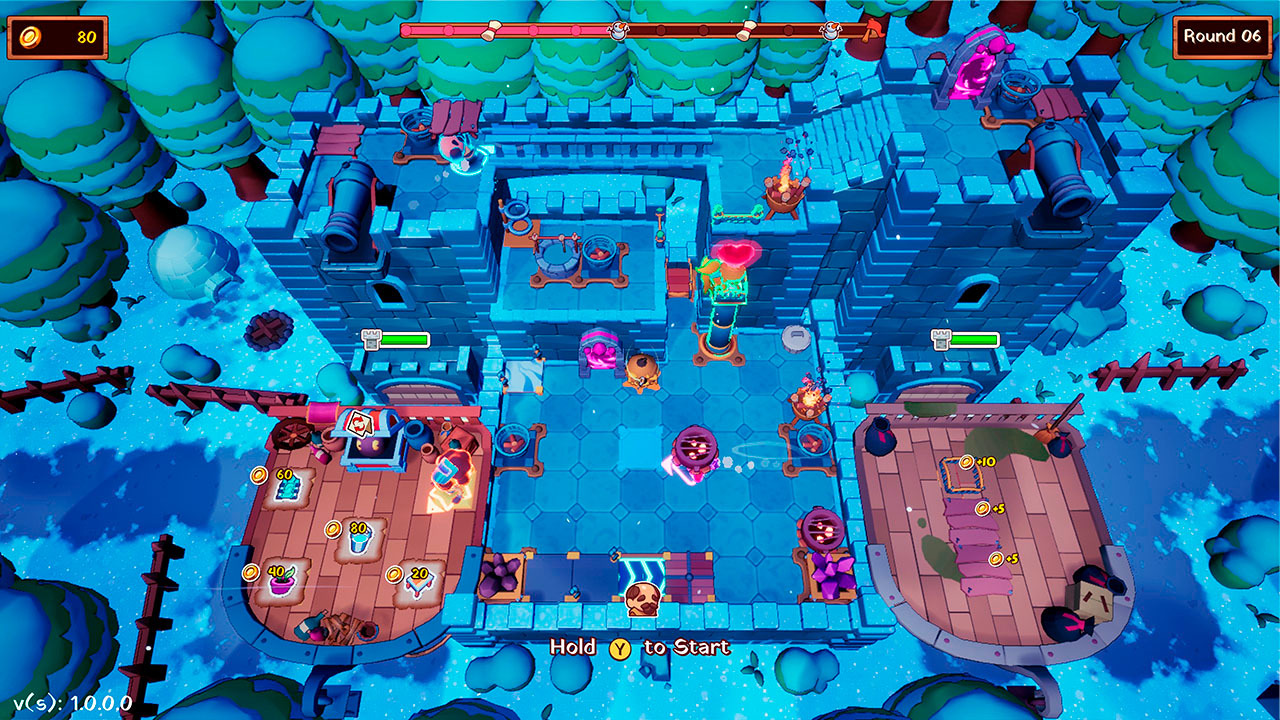The image size is (1280, 720).
Task: Click the shield icon on the right tower health bar
Action: pos(938,339)
